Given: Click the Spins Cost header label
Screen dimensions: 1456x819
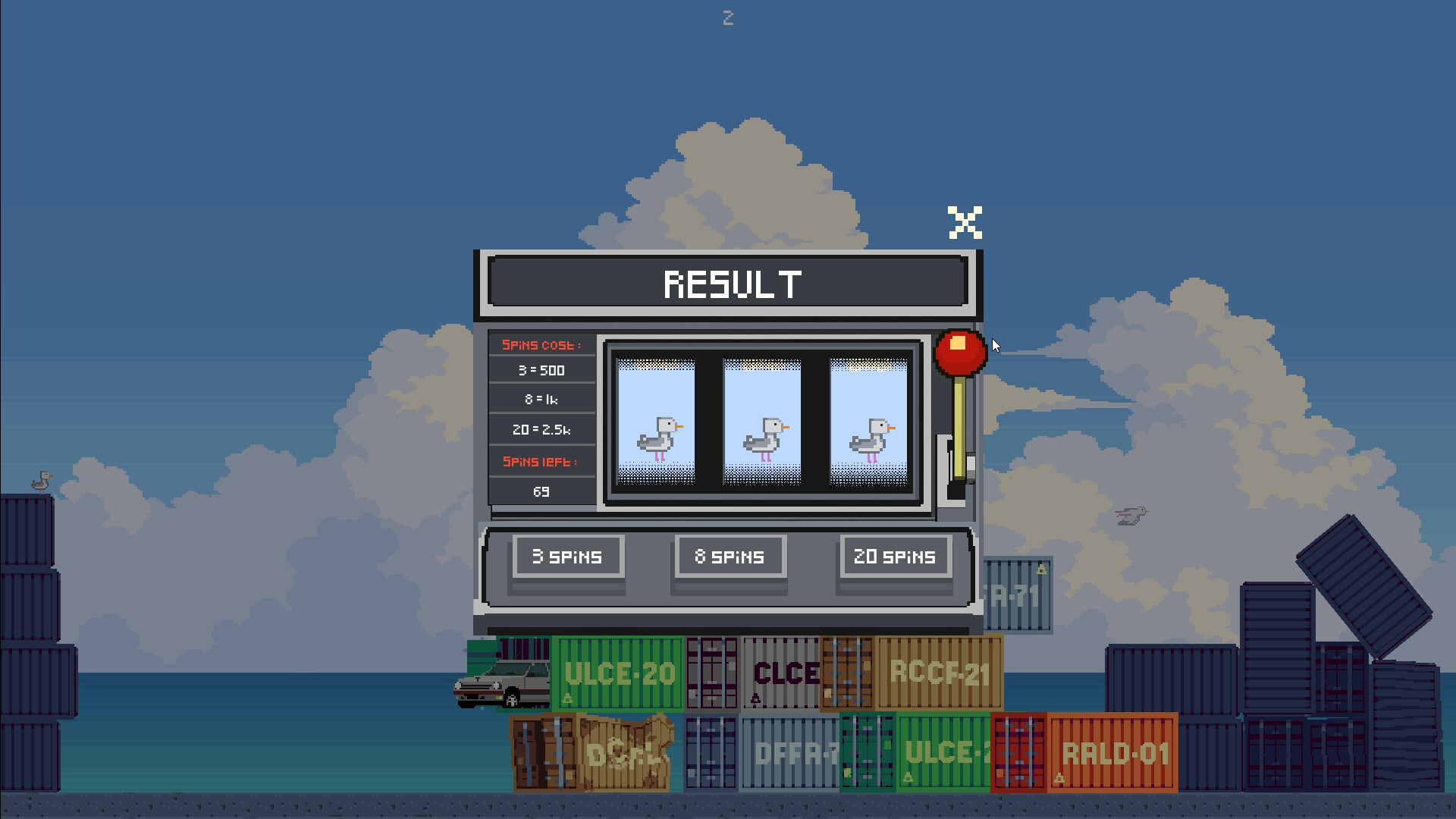Looking at the screenshot, I should point(541,345).
